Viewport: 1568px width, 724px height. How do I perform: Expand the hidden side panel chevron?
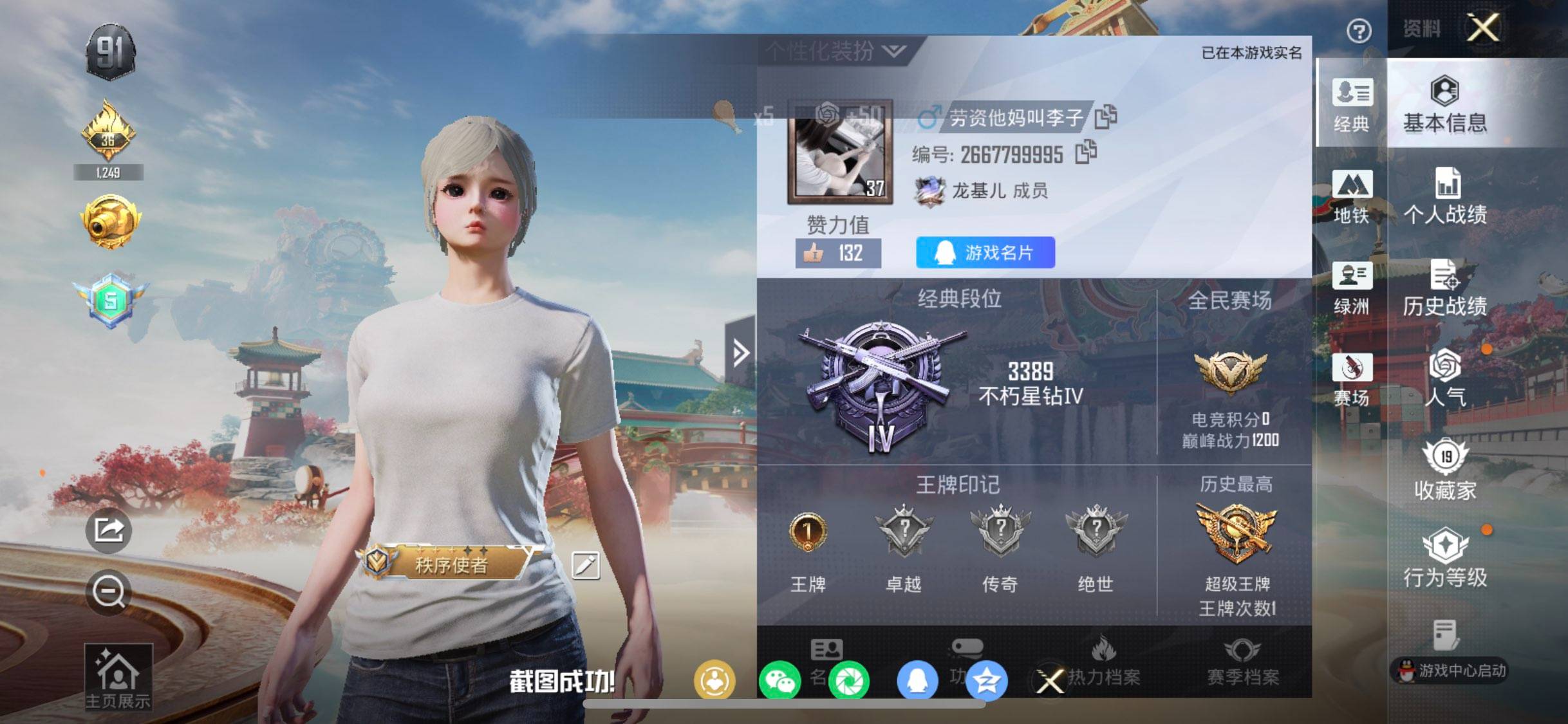(x=743, y=352)
